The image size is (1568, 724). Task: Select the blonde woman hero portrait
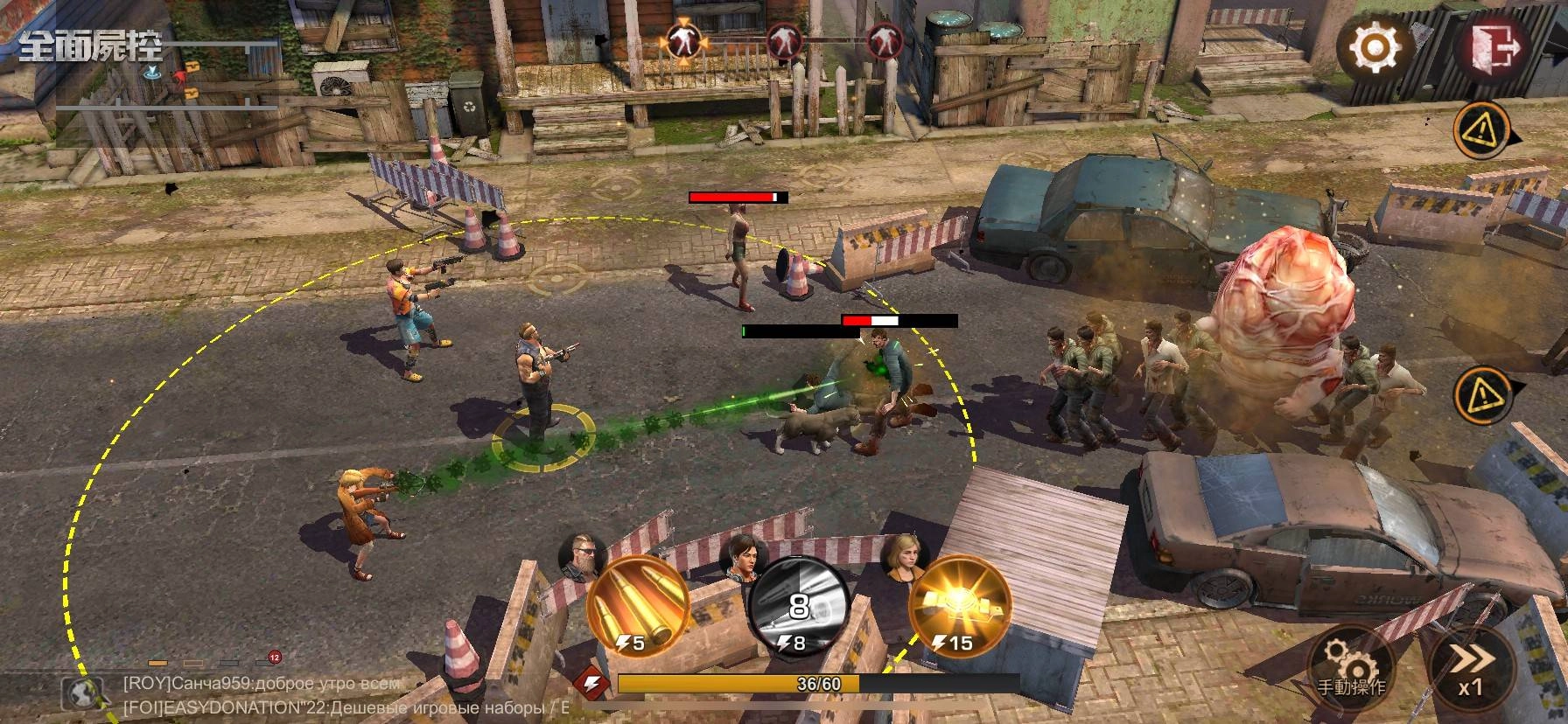click(x=900, y=556)
